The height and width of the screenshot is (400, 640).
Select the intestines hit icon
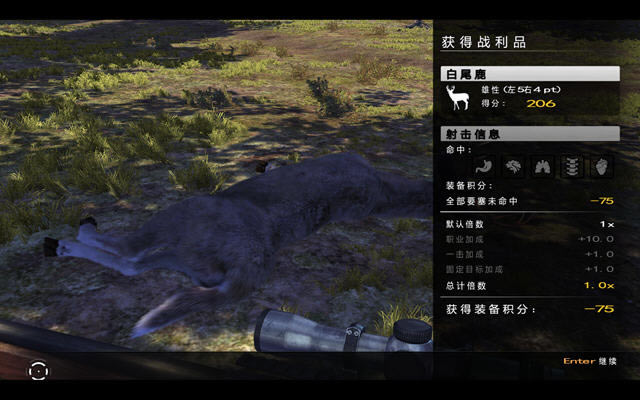(x=514, y=166)
